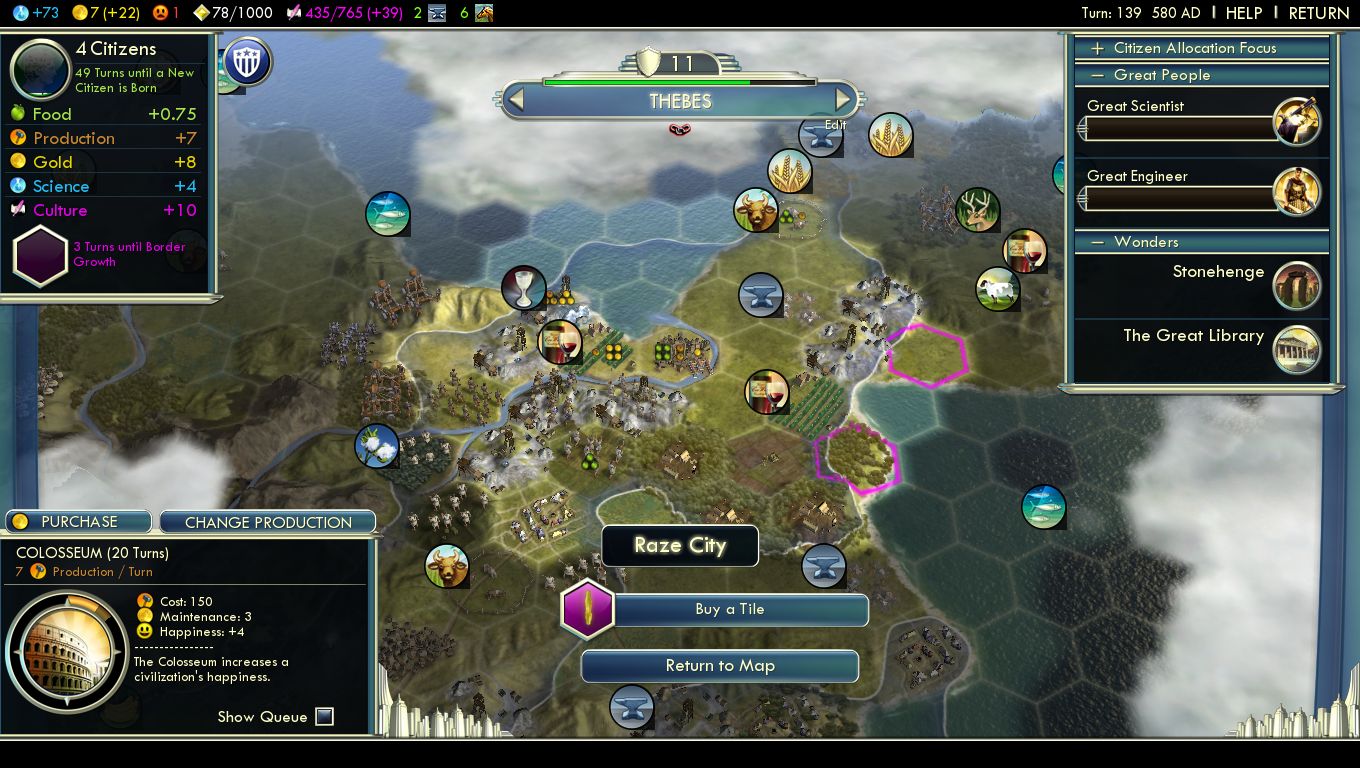Choose Buy a Tile
The image size is (1360, 768).
click(730, 610)
